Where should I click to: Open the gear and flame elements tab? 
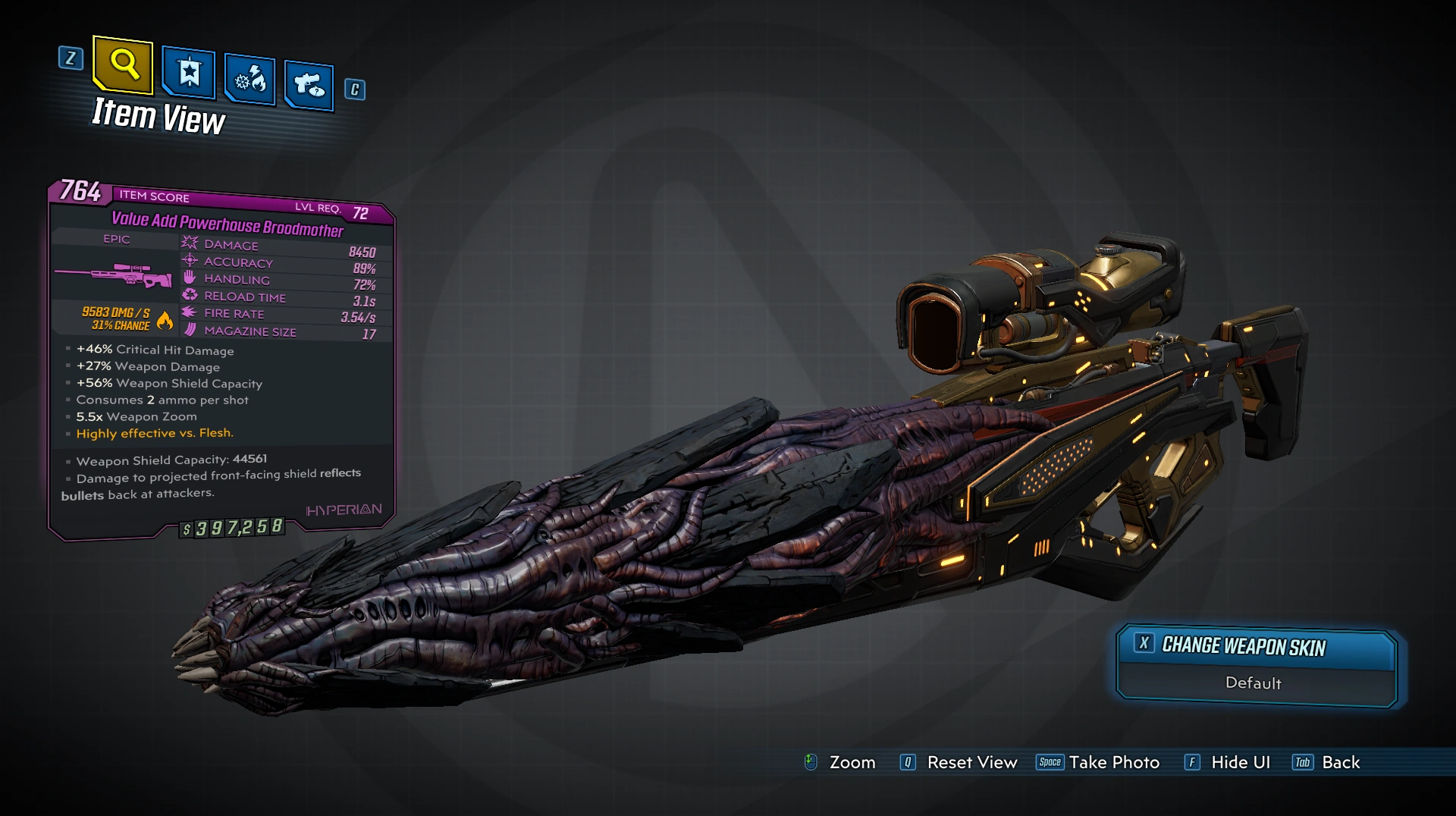point(249,80)
